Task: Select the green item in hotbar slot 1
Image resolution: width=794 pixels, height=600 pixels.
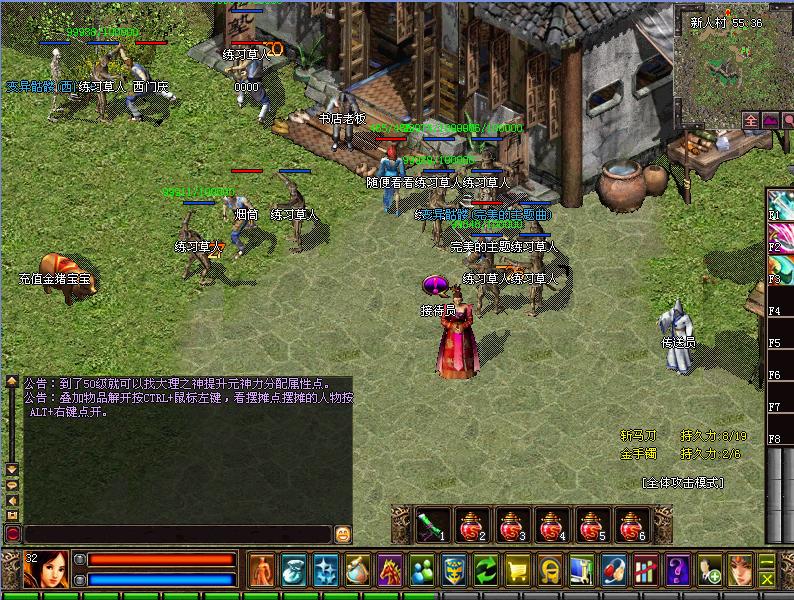Action: 432,524
